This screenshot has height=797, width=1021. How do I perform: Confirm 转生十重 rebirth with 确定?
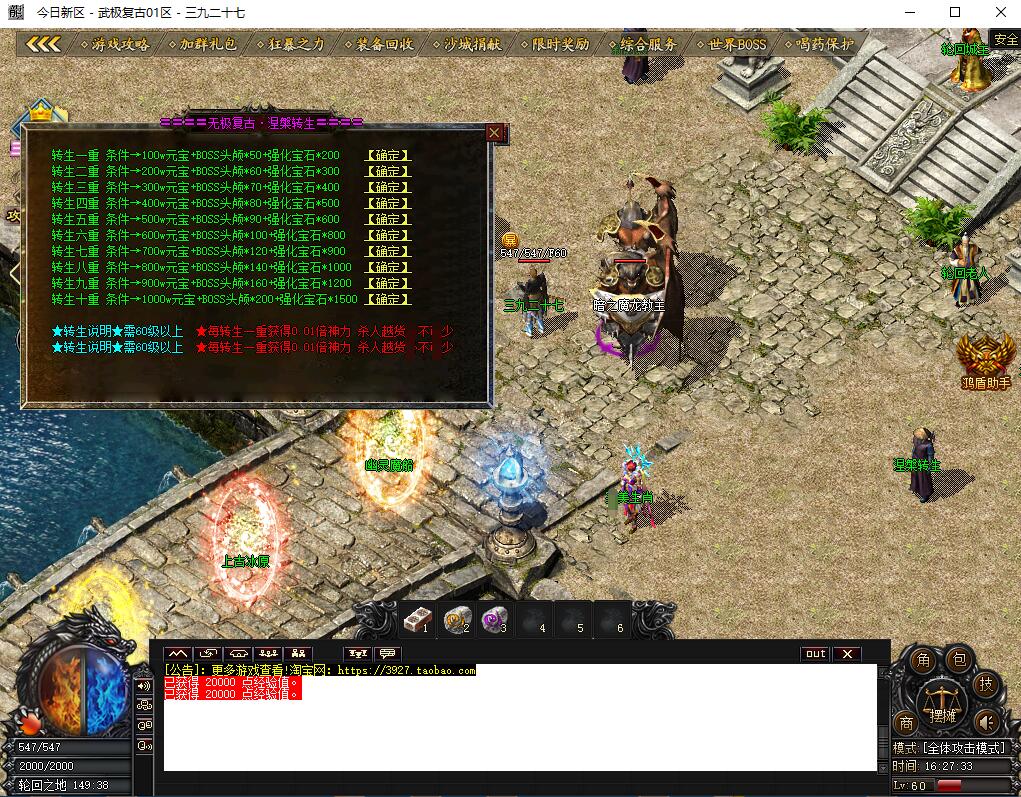(388, 299)
